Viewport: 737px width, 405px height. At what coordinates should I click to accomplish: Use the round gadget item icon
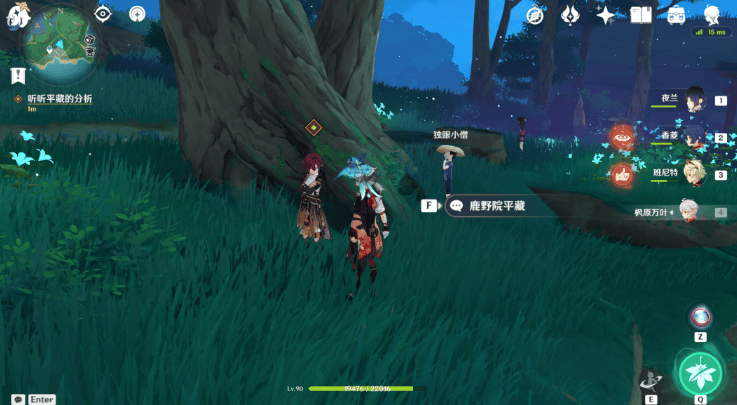(x=700, y=317)
